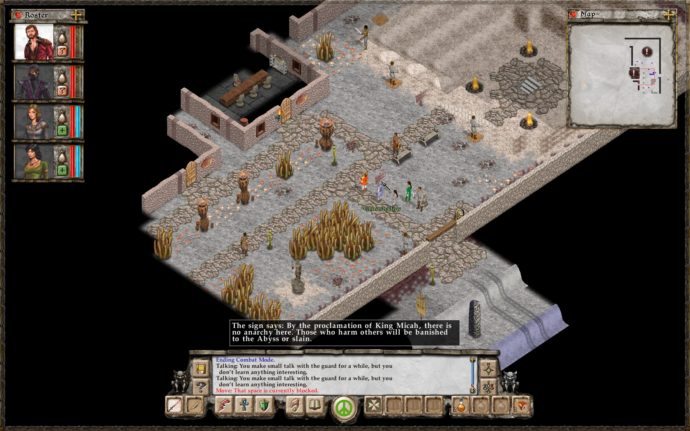Toggle the green peace sign combat button
This screenshot has height=431, width=690.
pos(345,407)
